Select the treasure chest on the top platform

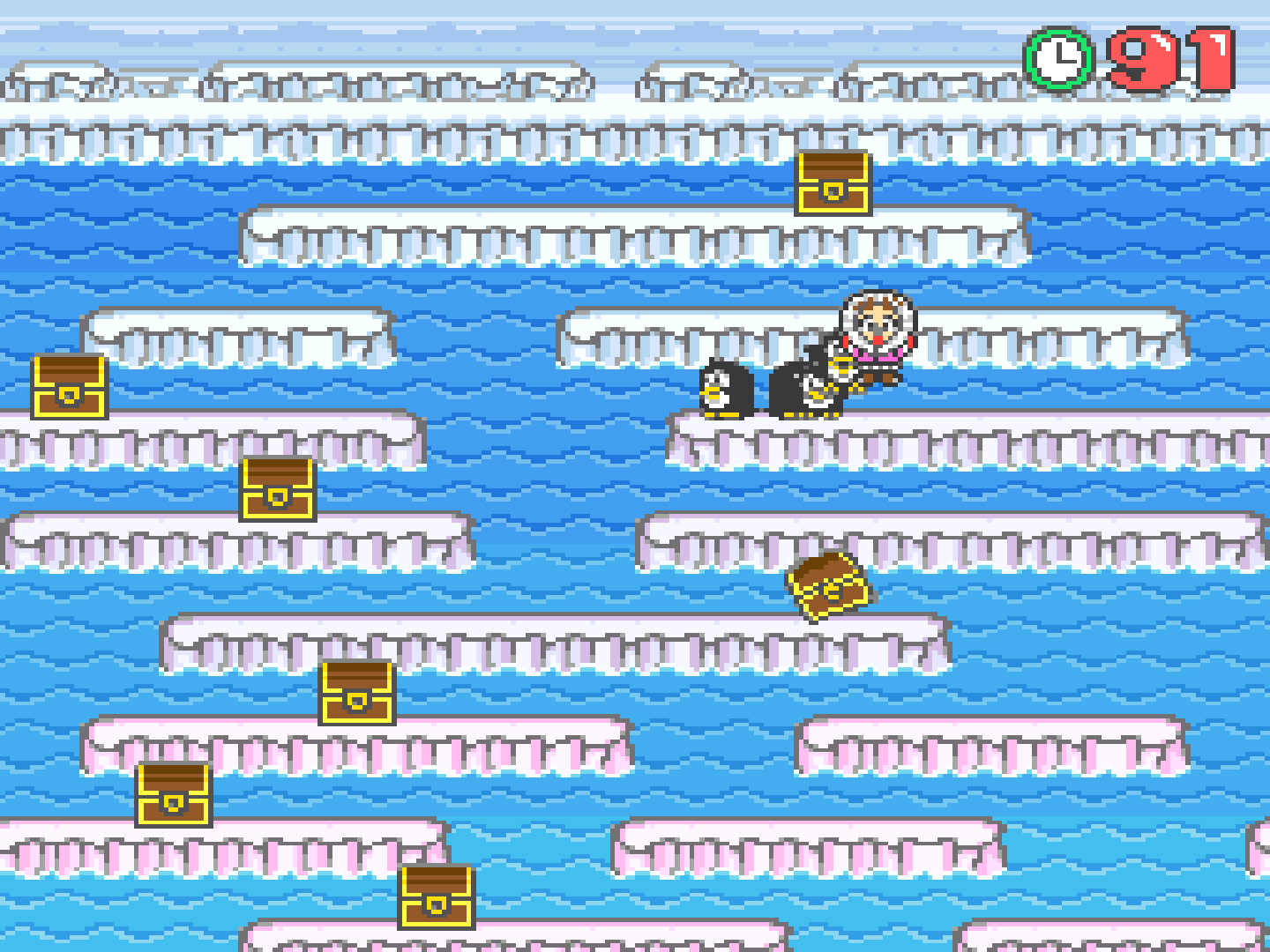click(833, 185)
